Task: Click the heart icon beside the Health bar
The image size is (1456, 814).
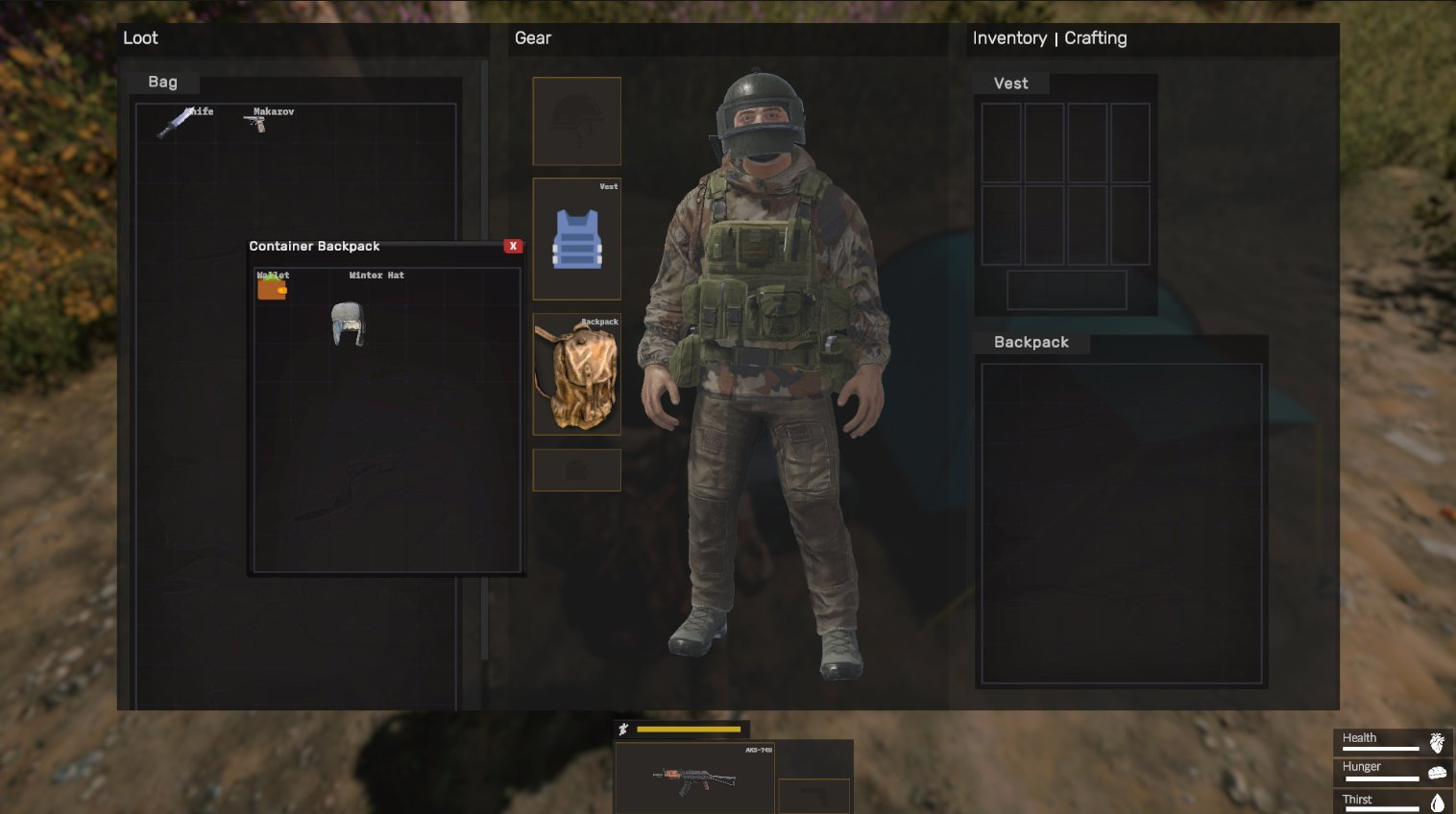Action: [1437, 741]
